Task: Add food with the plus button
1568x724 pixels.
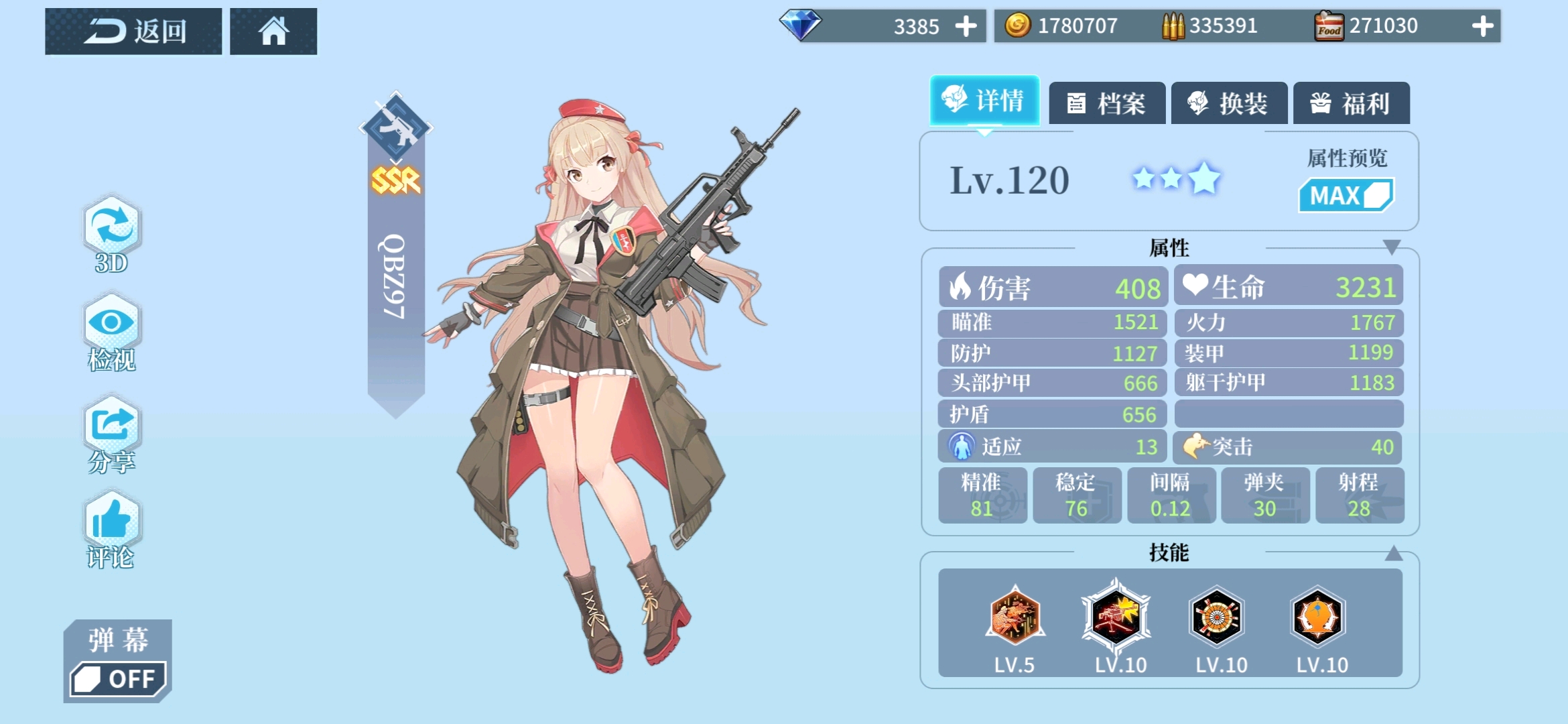Action: pos(1482,27)
